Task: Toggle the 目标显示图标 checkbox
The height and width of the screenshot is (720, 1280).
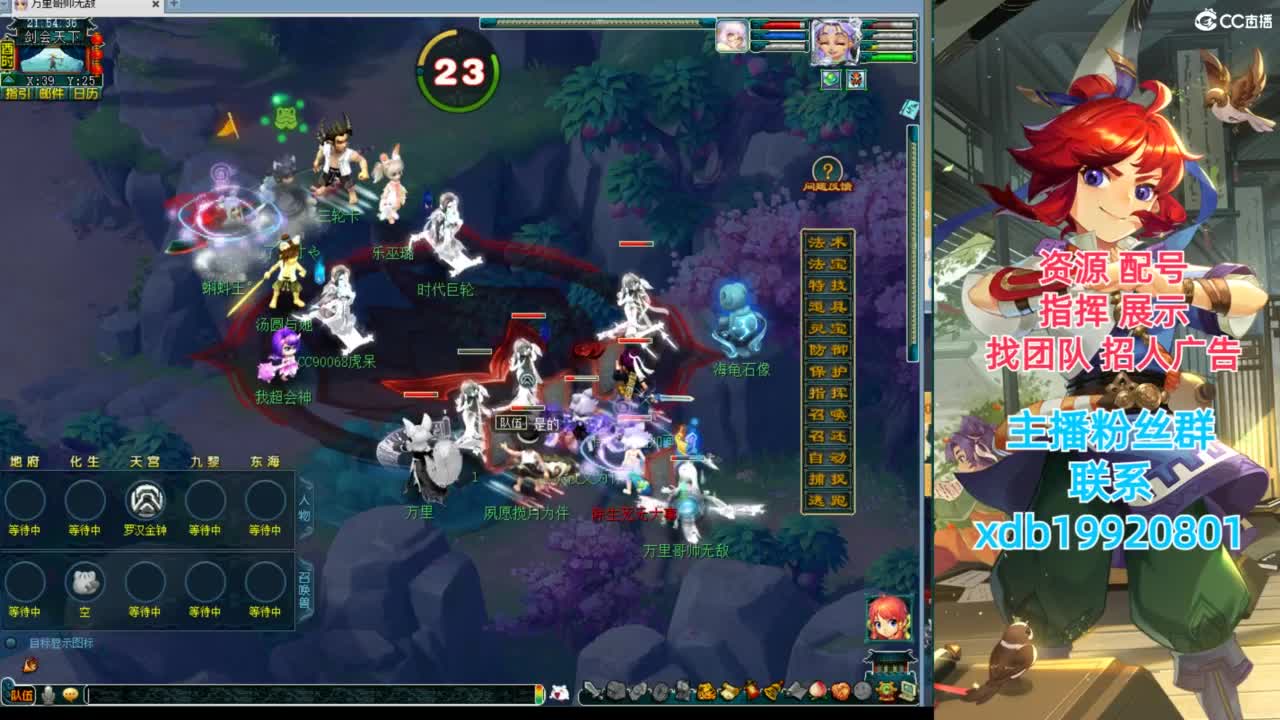Action: point(10,640)
